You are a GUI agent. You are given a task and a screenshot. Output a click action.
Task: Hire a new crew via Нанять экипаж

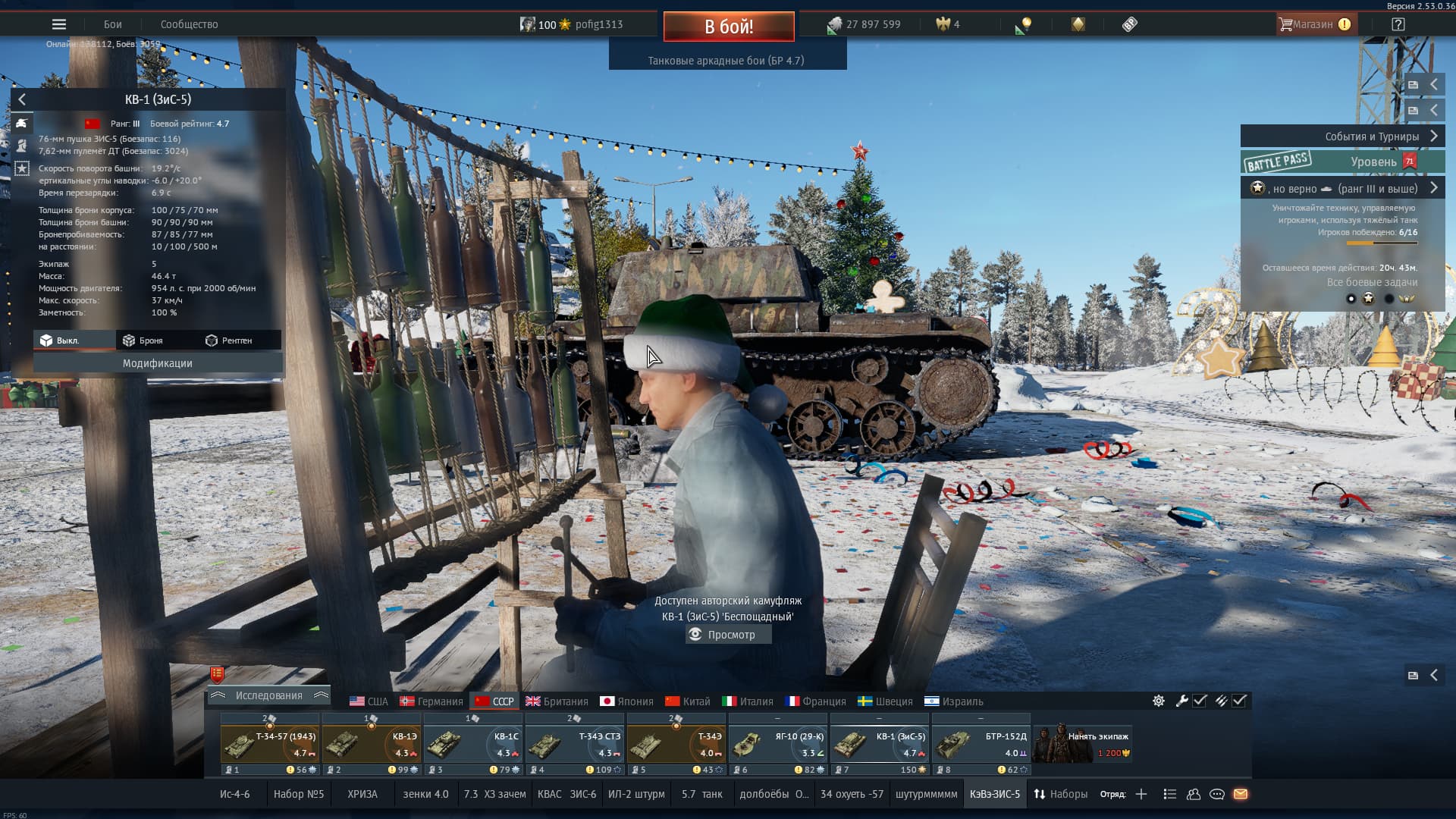pyautogui.click(x=1083, y=744)
